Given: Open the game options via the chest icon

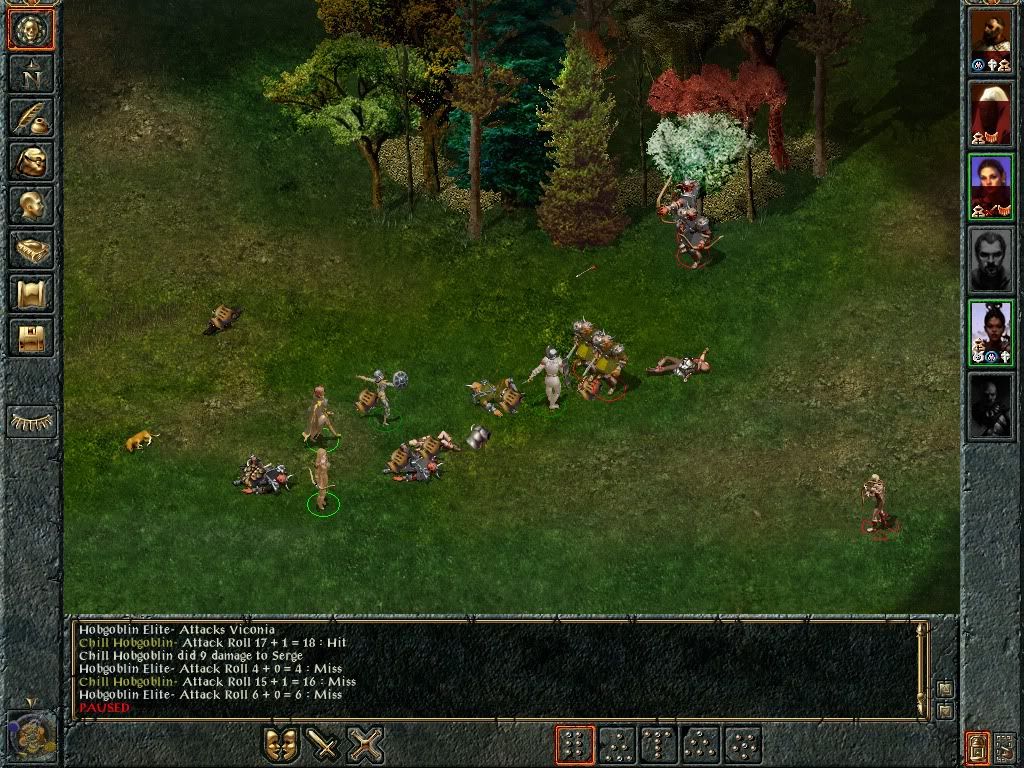Looking at the screenshot, I should [x=31, y=337].
